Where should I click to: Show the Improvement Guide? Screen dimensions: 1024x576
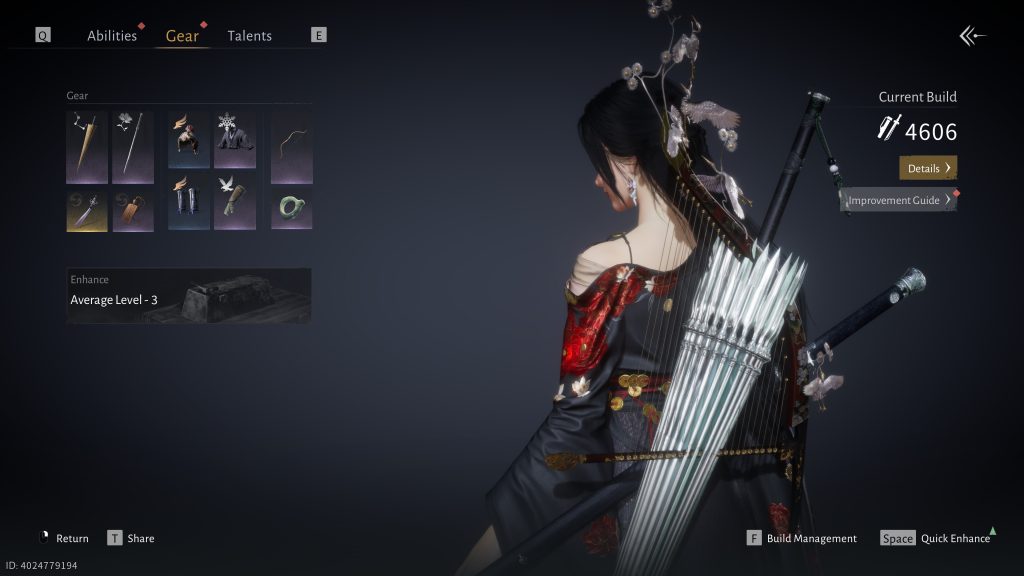898,200
